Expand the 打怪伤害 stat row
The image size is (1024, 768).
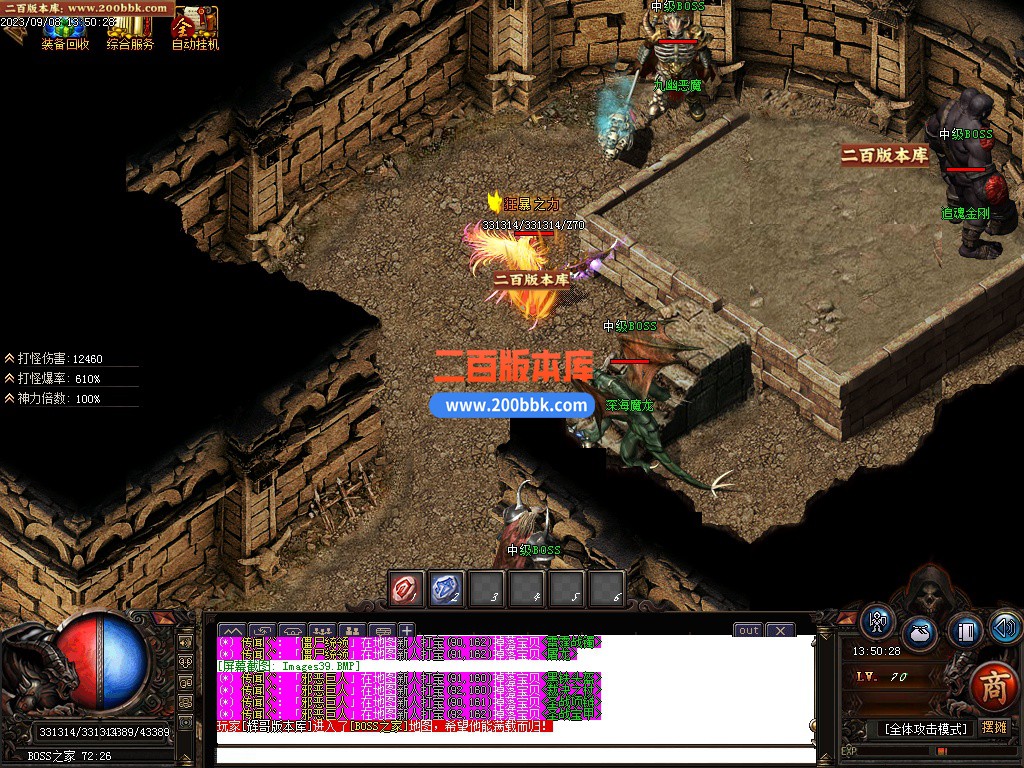coord(9,358)
